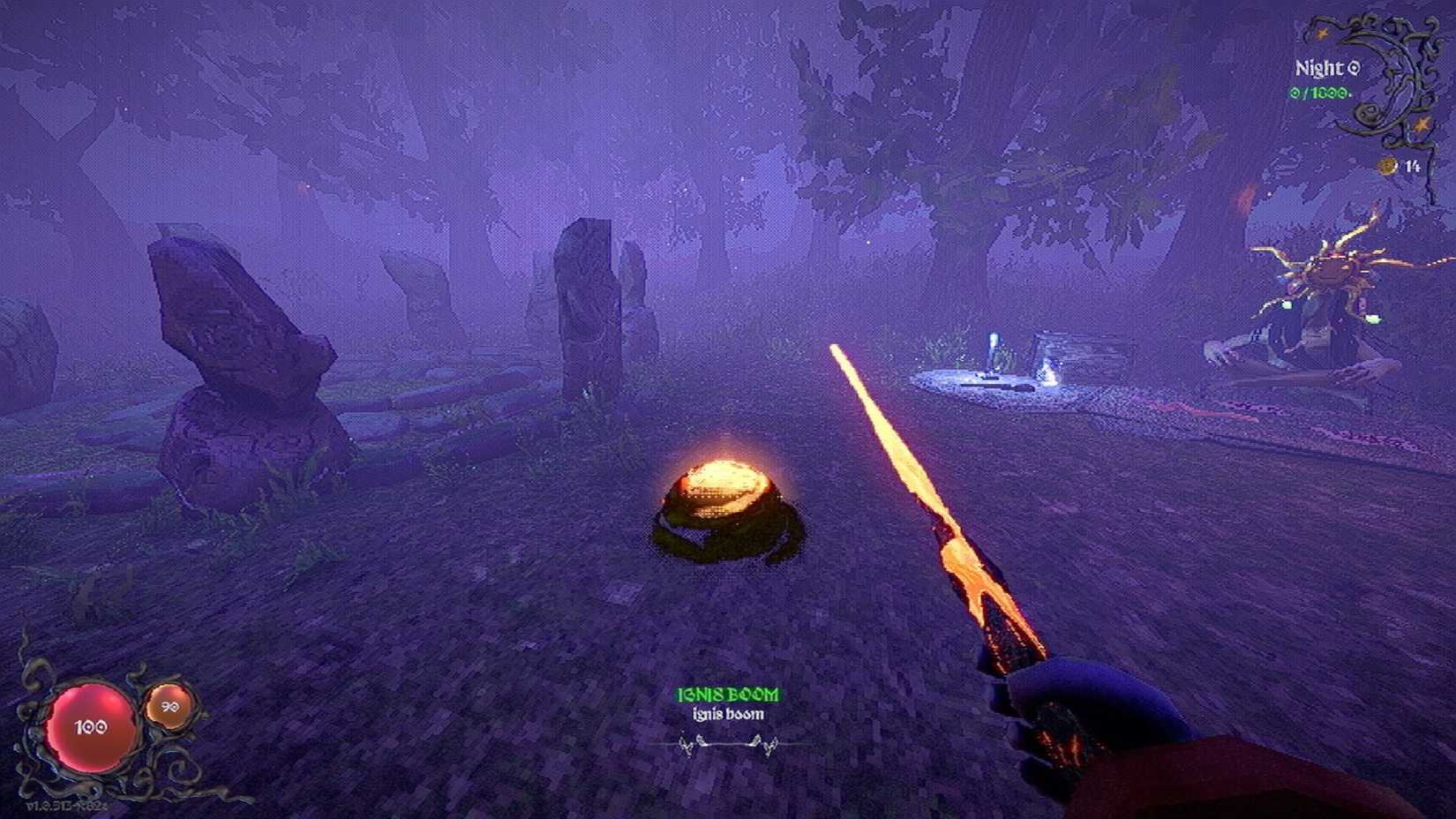Expand the 0/1000 night progress readout
The height and width of the screenshot is (819, 1456).
tap(1317, 92)
